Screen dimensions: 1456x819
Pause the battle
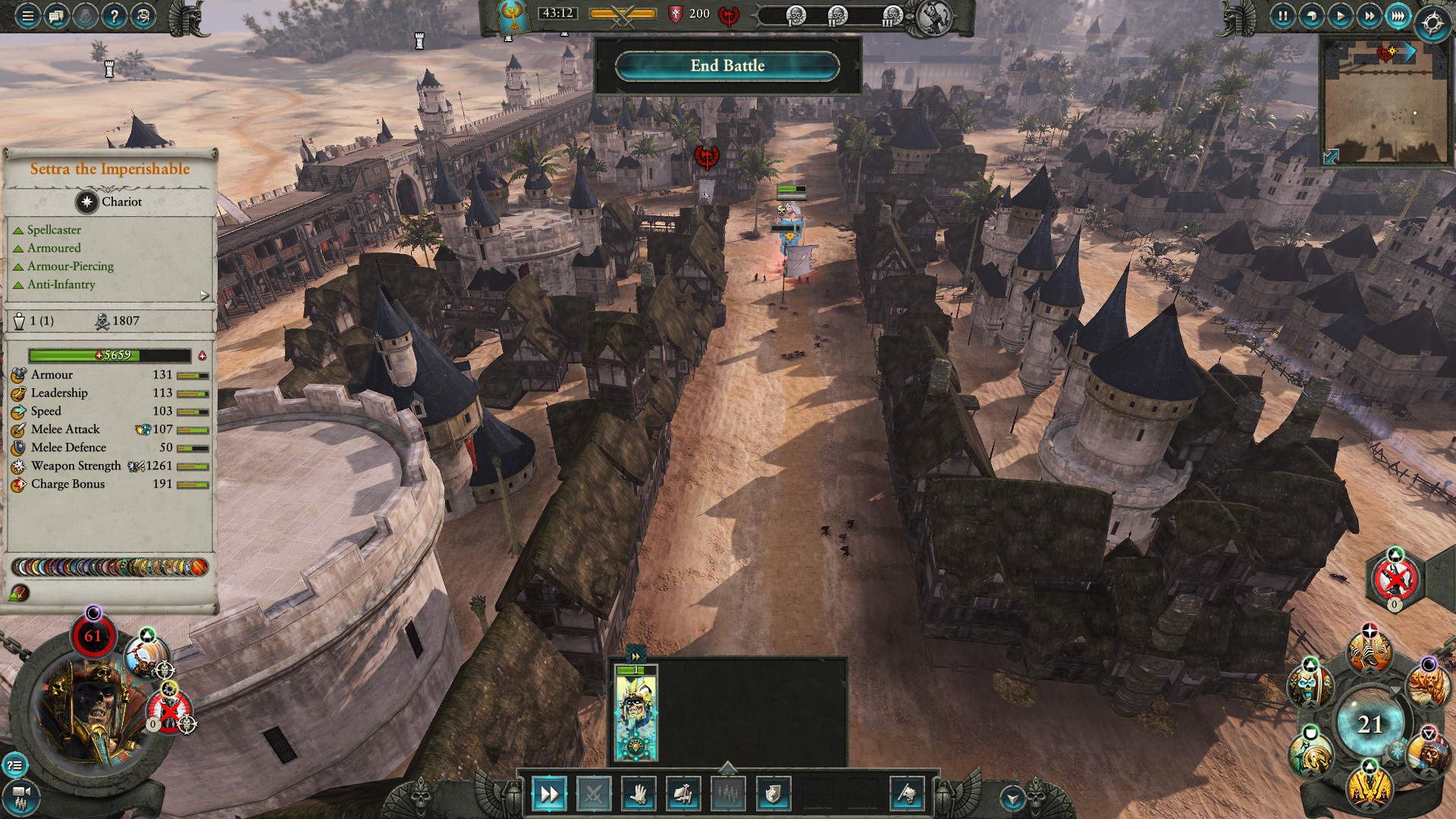[1282, 16]
